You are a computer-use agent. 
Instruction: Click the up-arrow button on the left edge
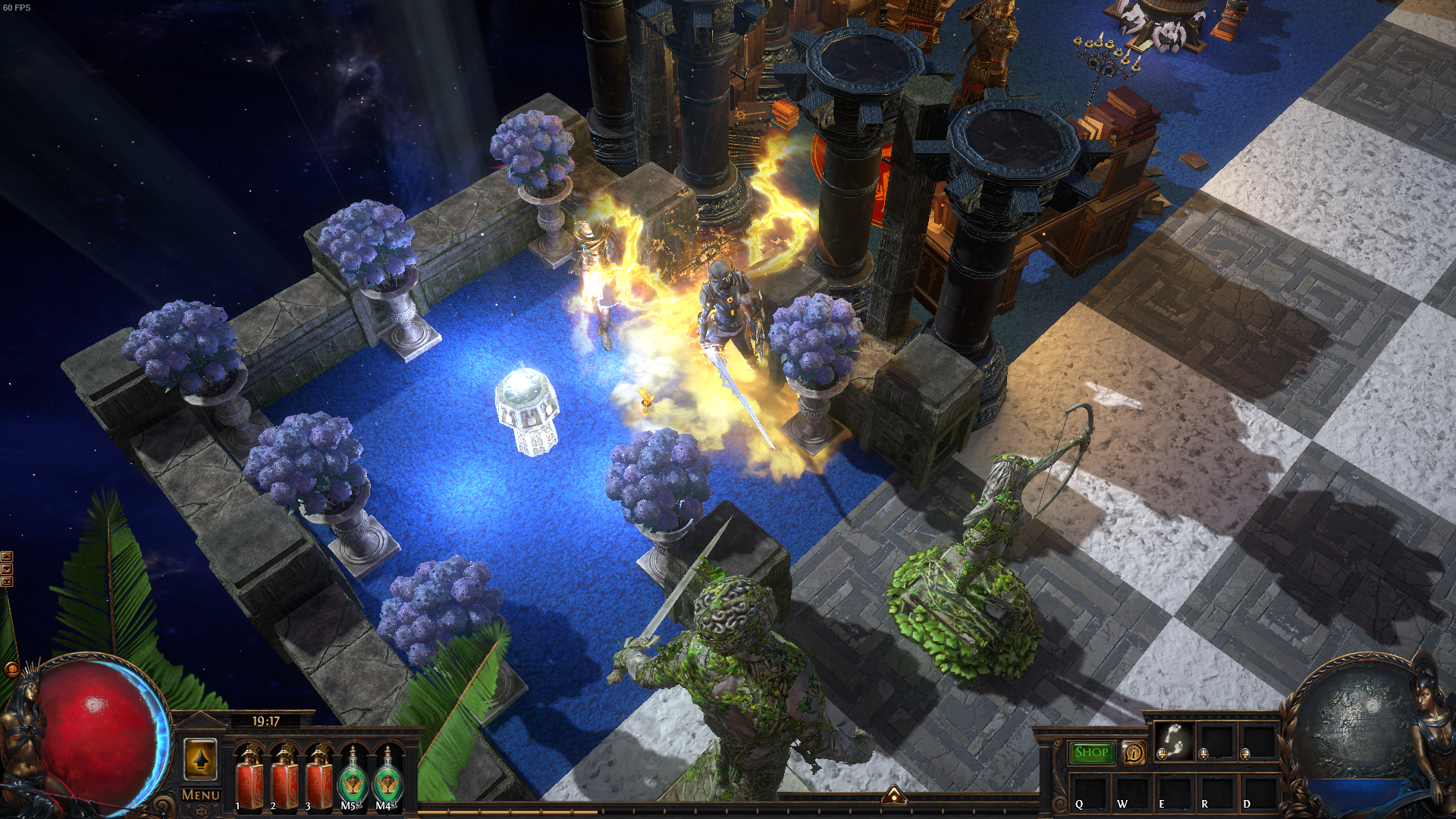pyautogui.click(x=7, y=557)
